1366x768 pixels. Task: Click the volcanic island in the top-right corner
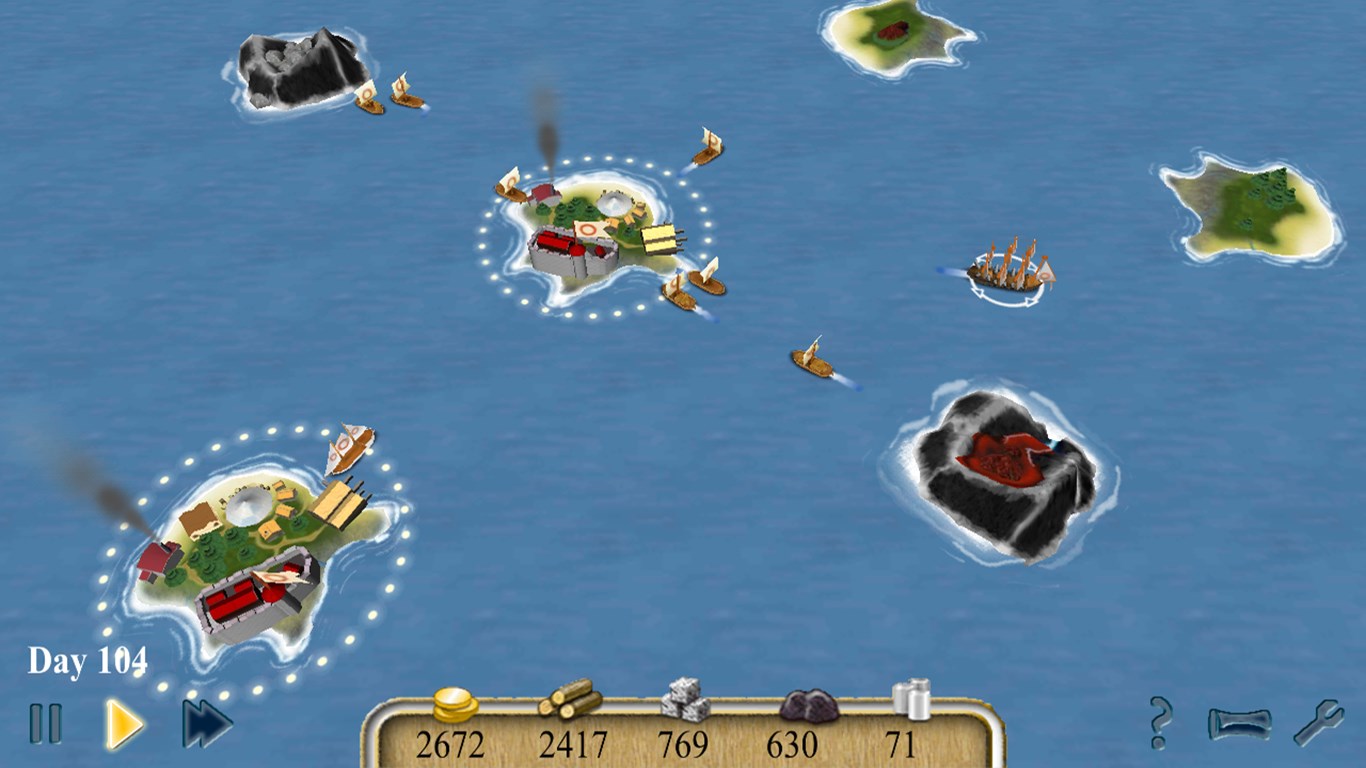pos(892,35)
